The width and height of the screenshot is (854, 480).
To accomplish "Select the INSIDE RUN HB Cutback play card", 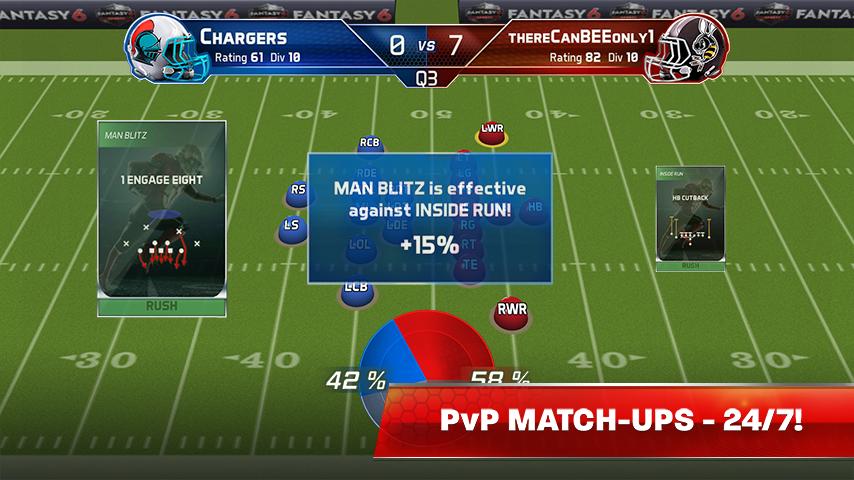I will (x=689, y=218).
